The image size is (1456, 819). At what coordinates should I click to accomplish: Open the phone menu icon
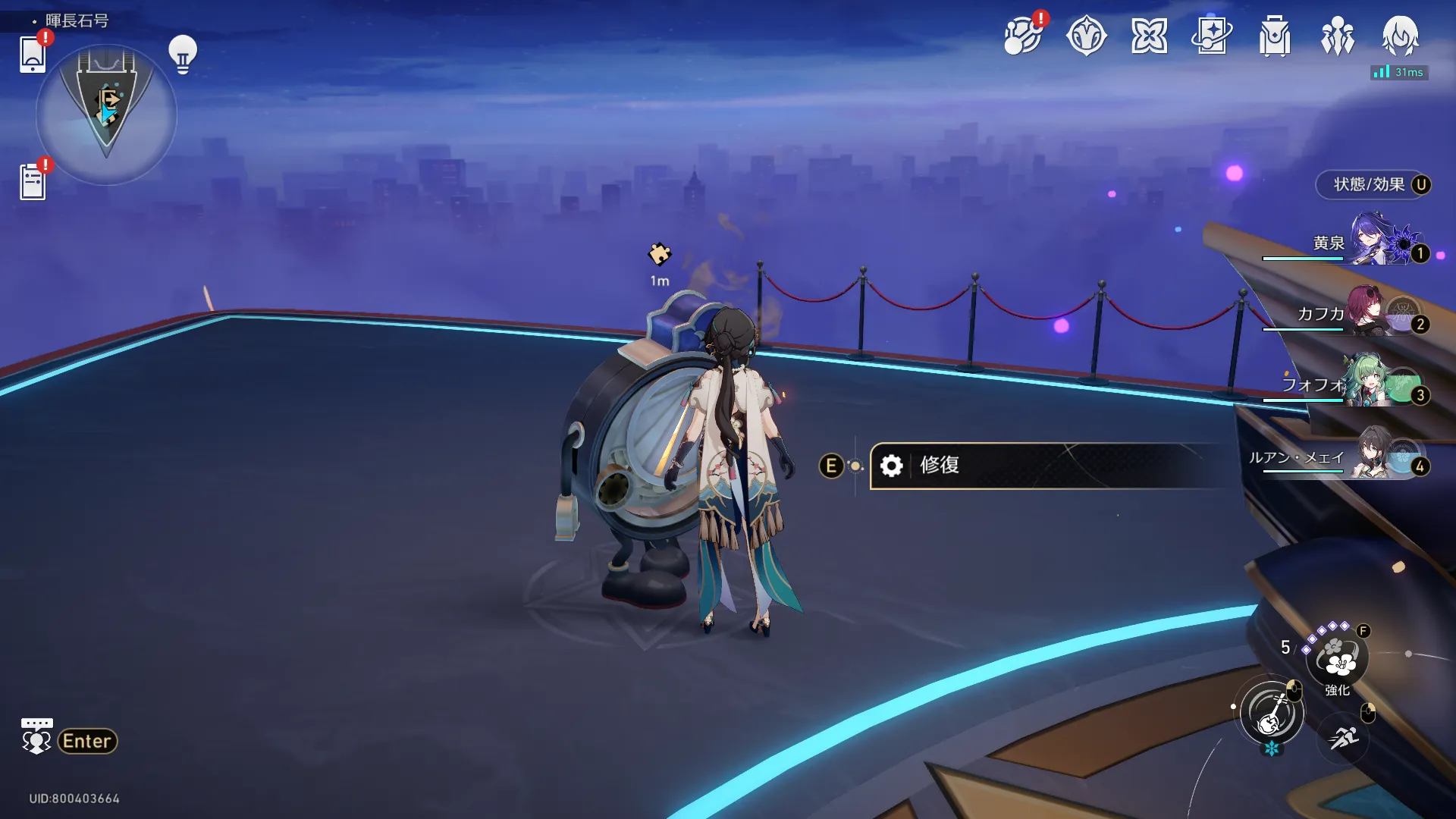(33, 54)
